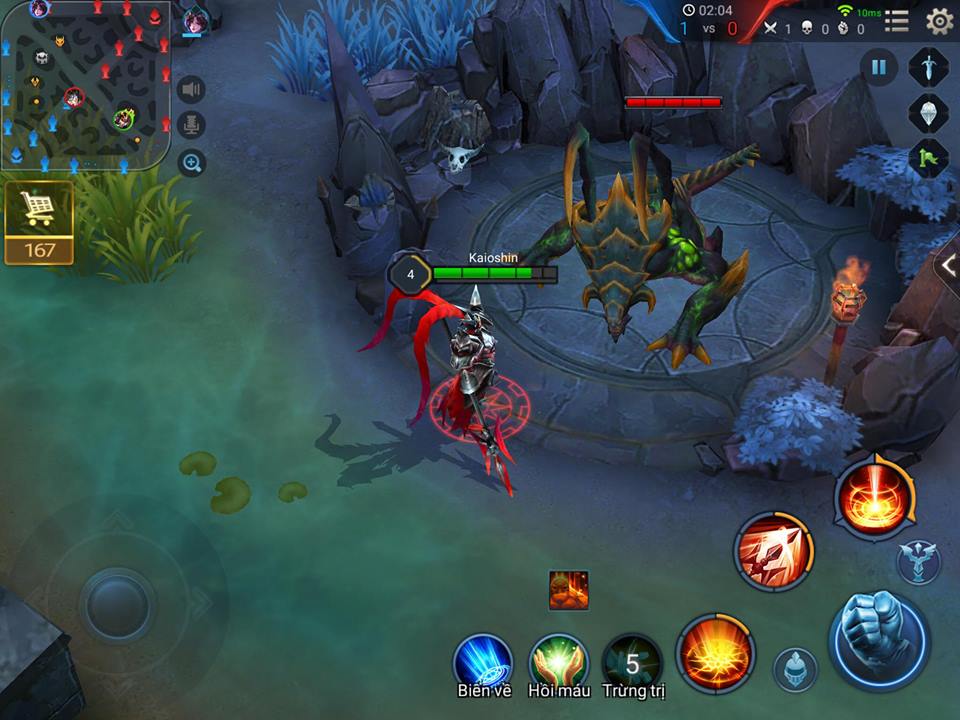The image size is (960, 720).
Task: Activate the spear strike second skill
Action: pyautogui.click(x=774, y=551)
